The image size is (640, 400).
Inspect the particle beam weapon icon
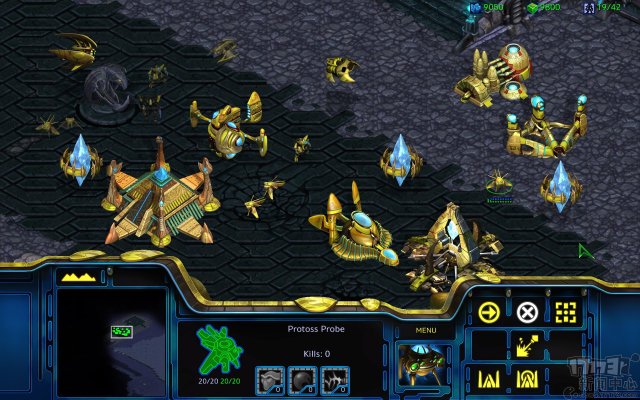coord(336,380)
